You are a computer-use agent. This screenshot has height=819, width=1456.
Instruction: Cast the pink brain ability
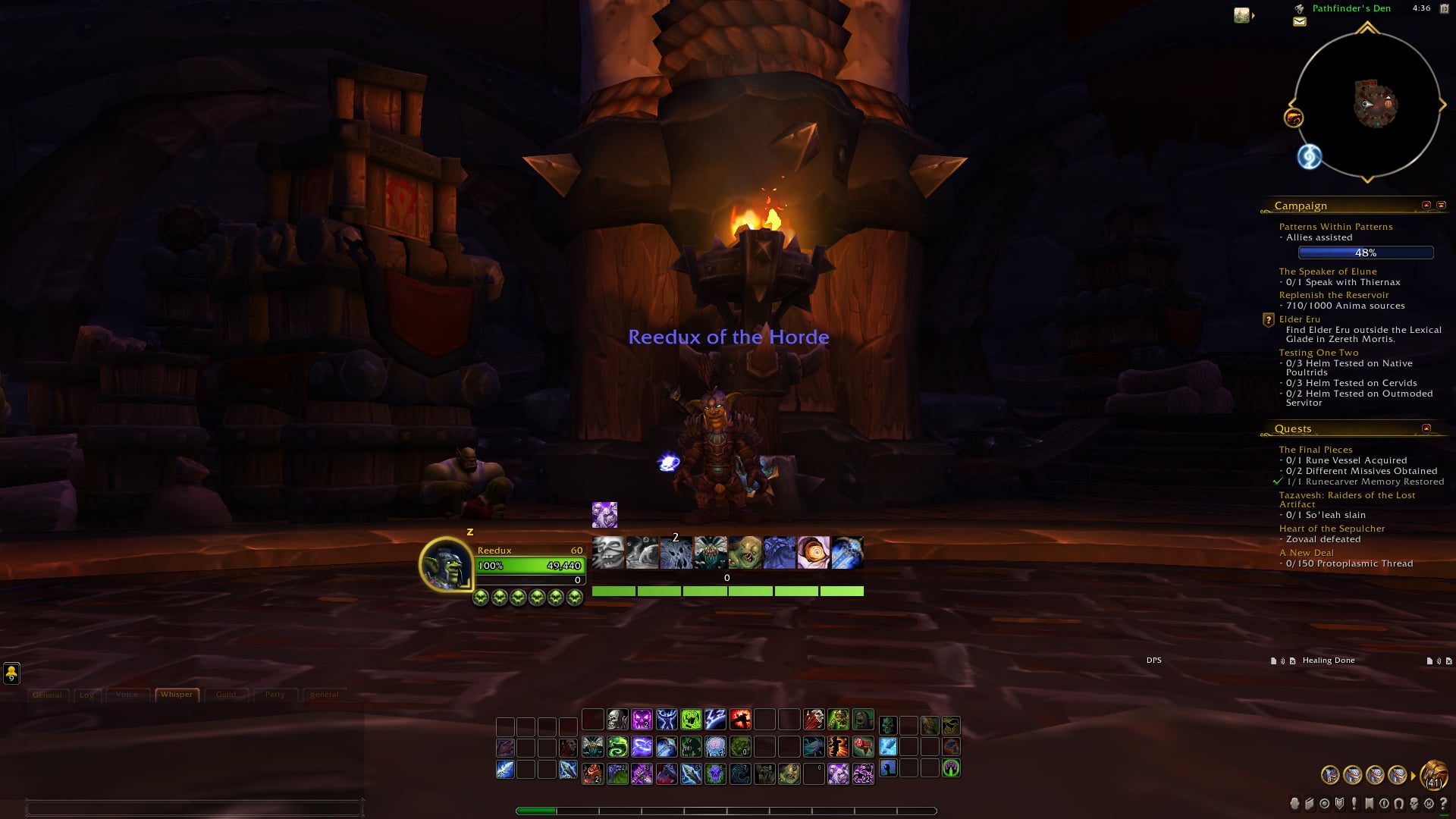715,747
